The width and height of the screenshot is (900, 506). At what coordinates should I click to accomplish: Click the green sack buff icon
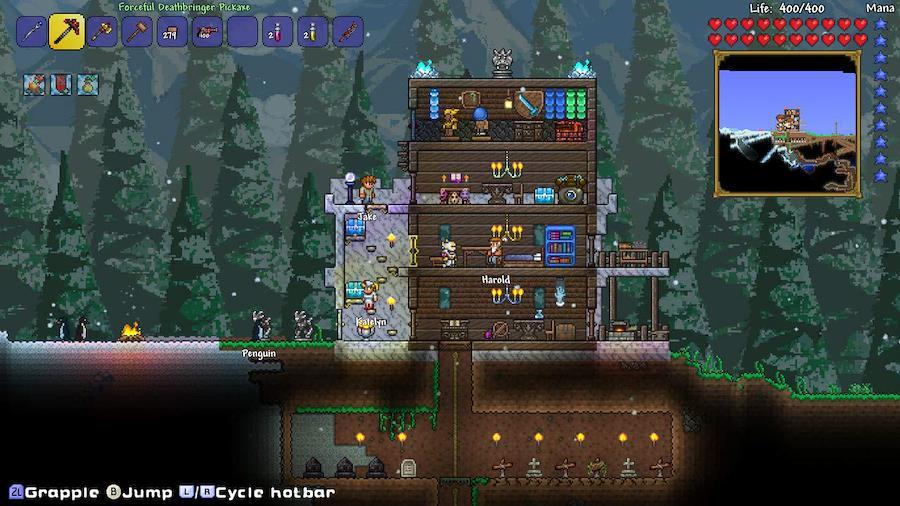(x=87, y=84)
